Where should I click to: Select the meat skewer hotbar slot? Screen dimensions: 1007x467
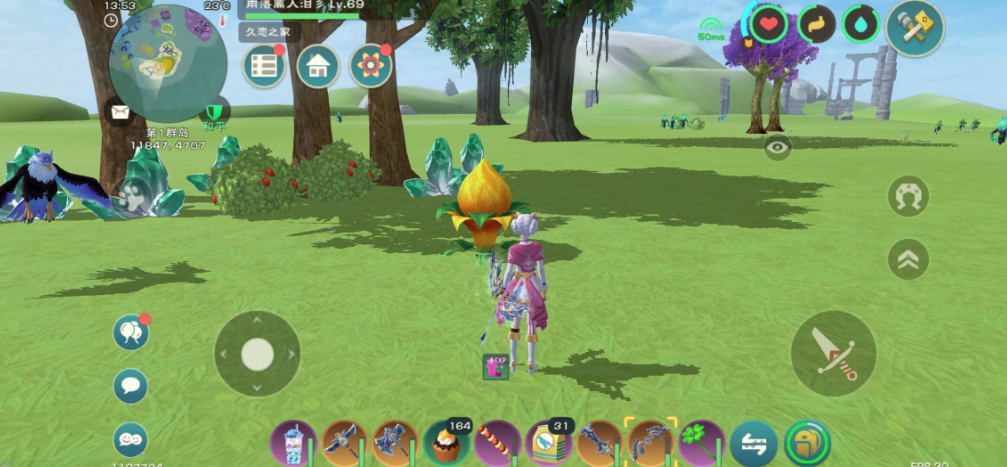tap(497, 442)
